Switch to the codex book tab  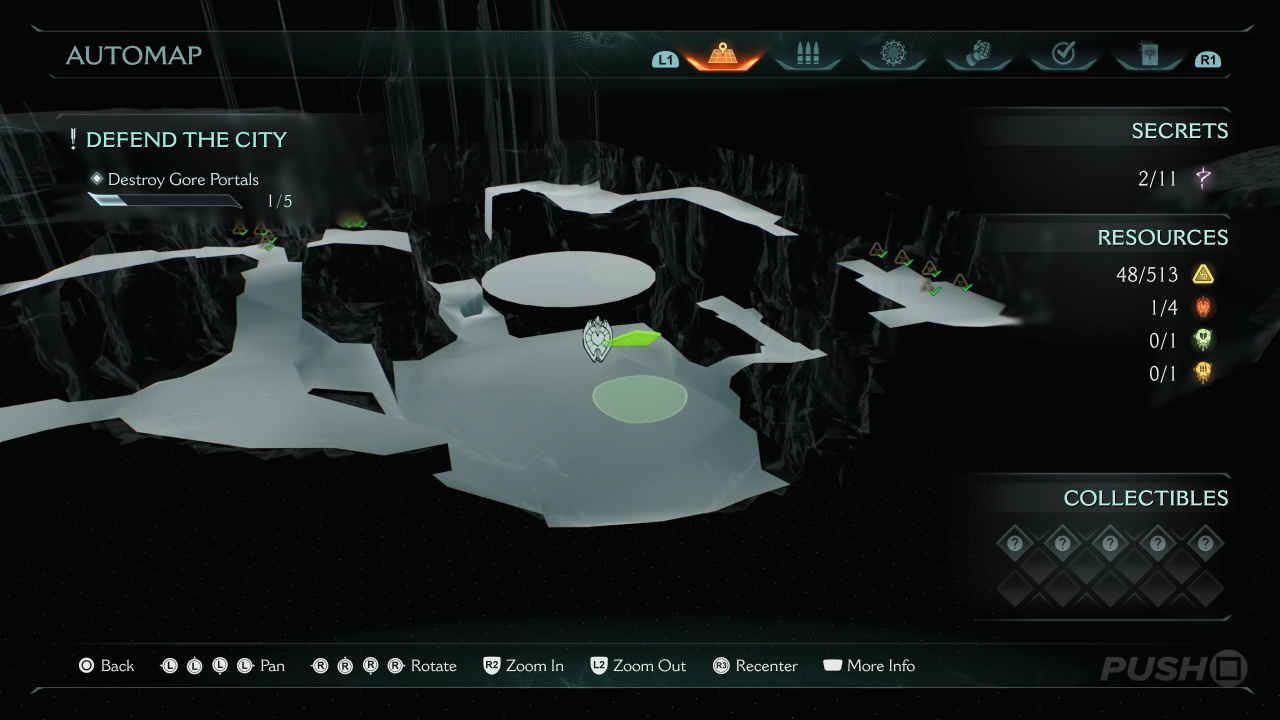(1148, 55)
